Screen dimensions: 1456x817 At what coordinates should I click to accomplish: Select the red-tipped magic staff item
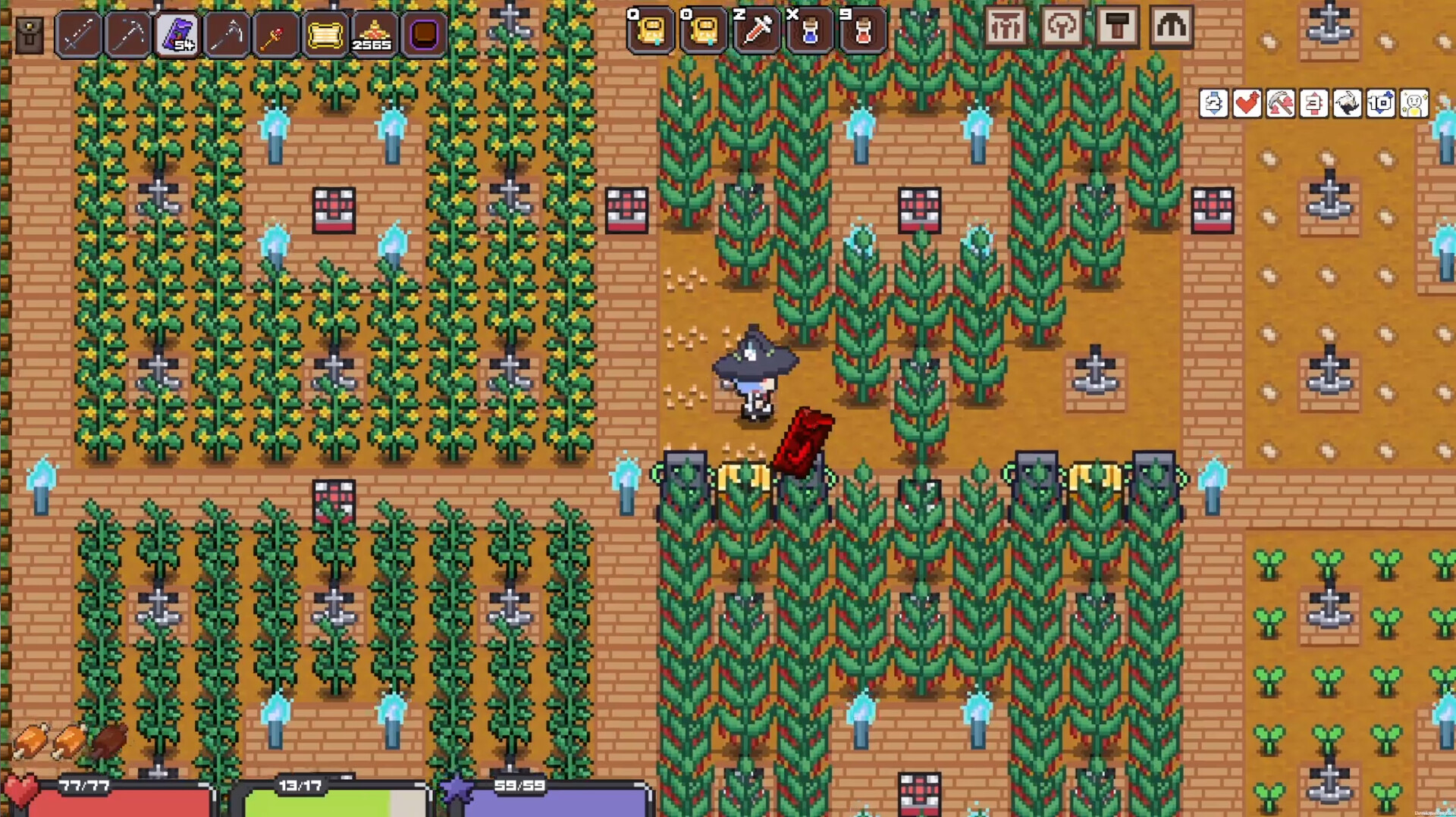pos(275,32)
